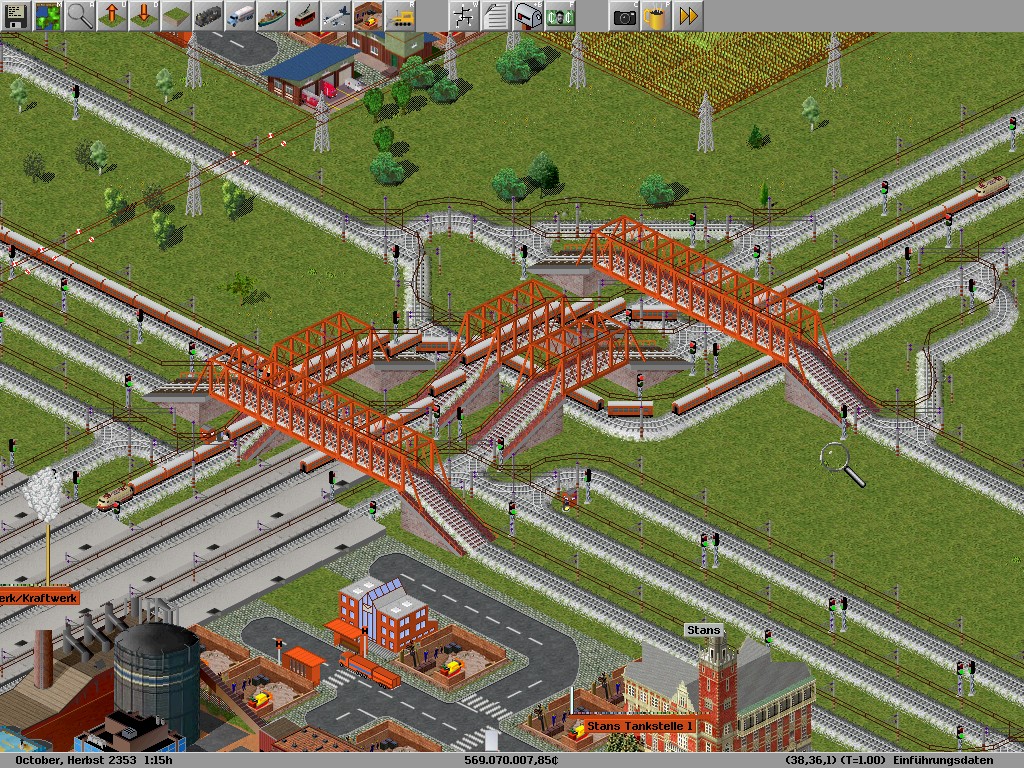Take a screenshot with the camera icon
The width and height of the screenshot is (1024, 768).
(624, 15)
